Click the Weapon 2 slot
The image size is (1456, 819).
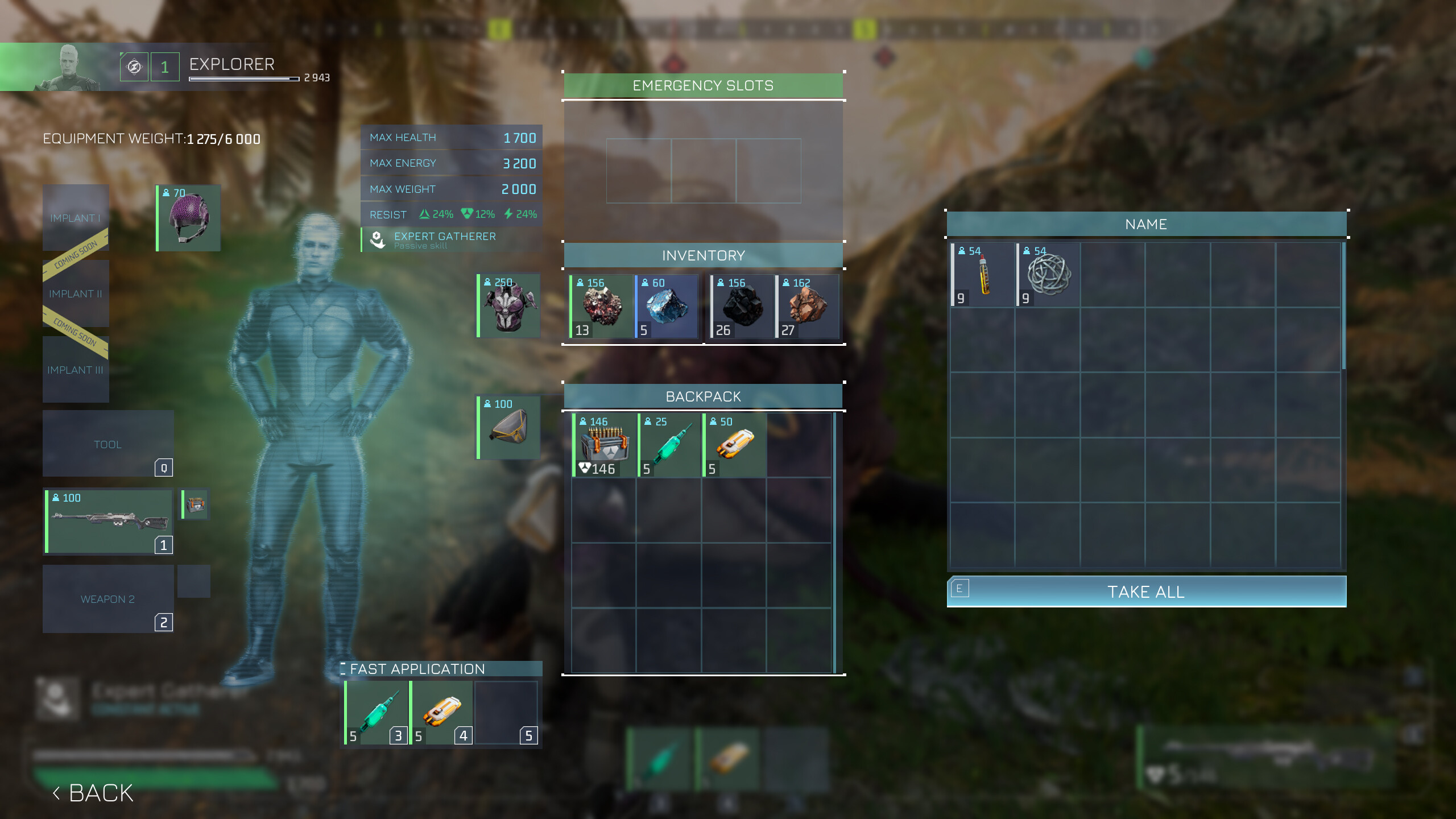click(x=108, y=599)
